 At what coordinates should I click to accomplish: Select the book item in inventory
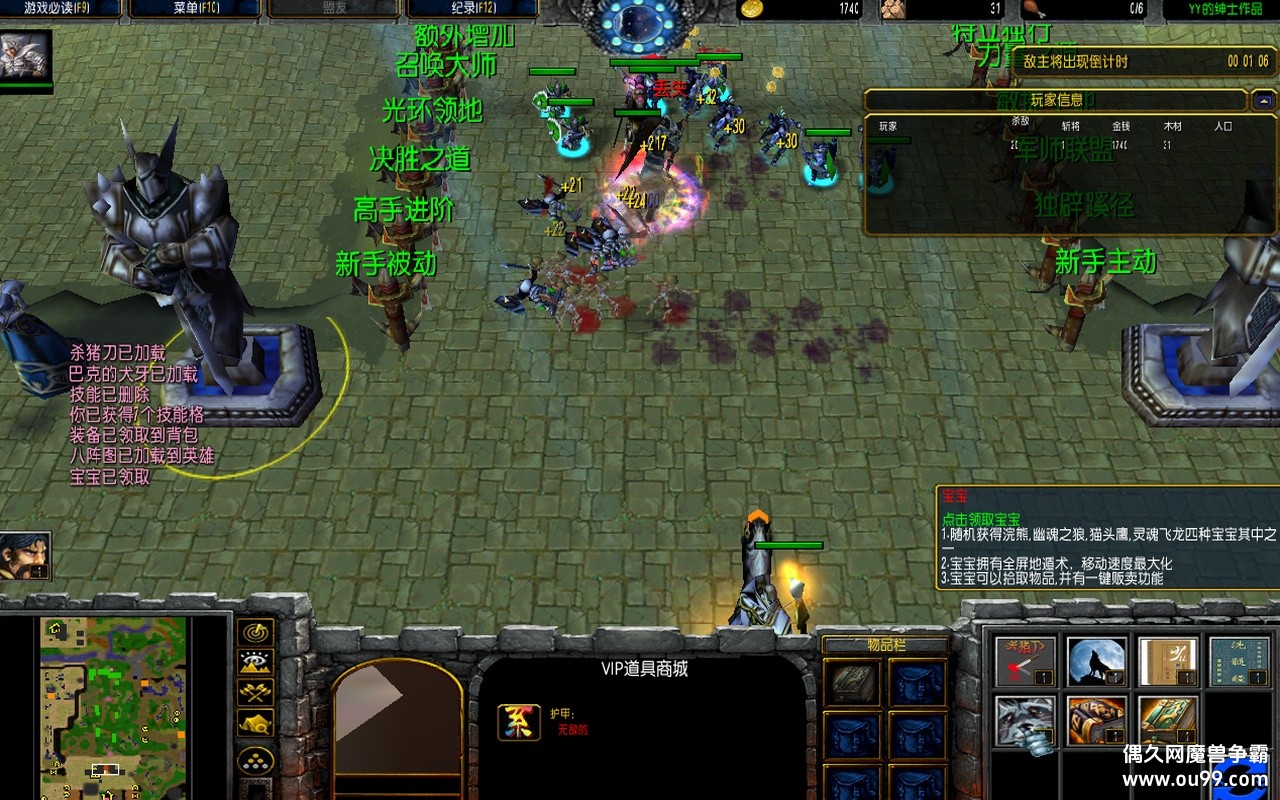point(853,683)
